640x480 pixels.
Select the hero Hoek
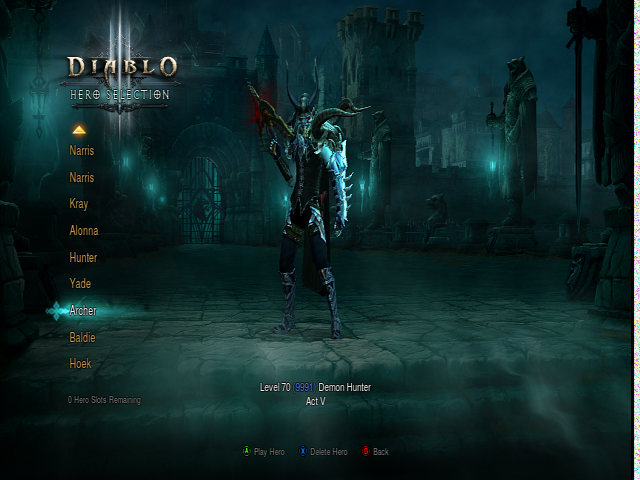tap(80, 364)
